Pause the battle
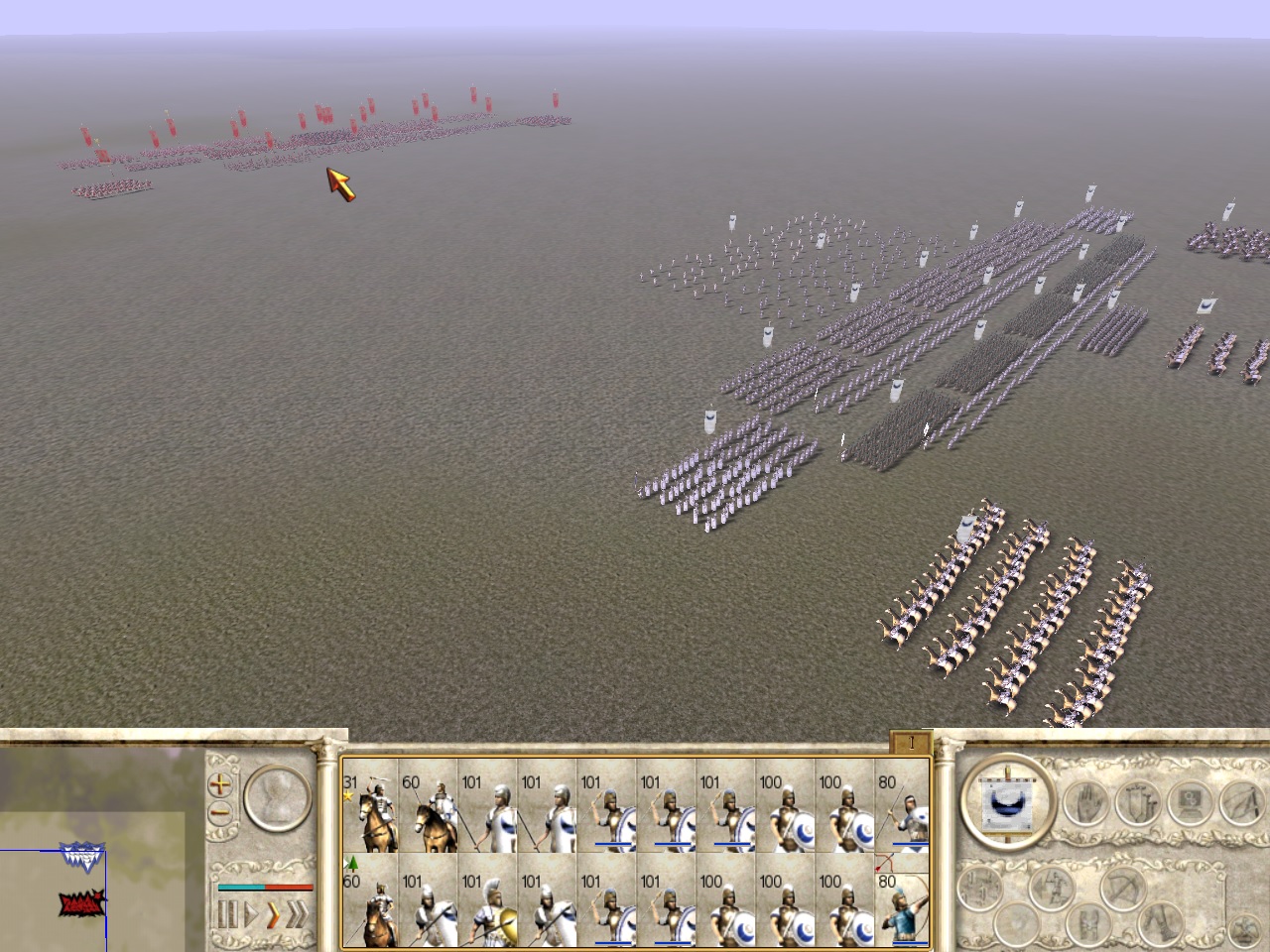Image resolution: width=1270 pixels, height=952 pixels. pyautogui.click(x=226, y=914)
